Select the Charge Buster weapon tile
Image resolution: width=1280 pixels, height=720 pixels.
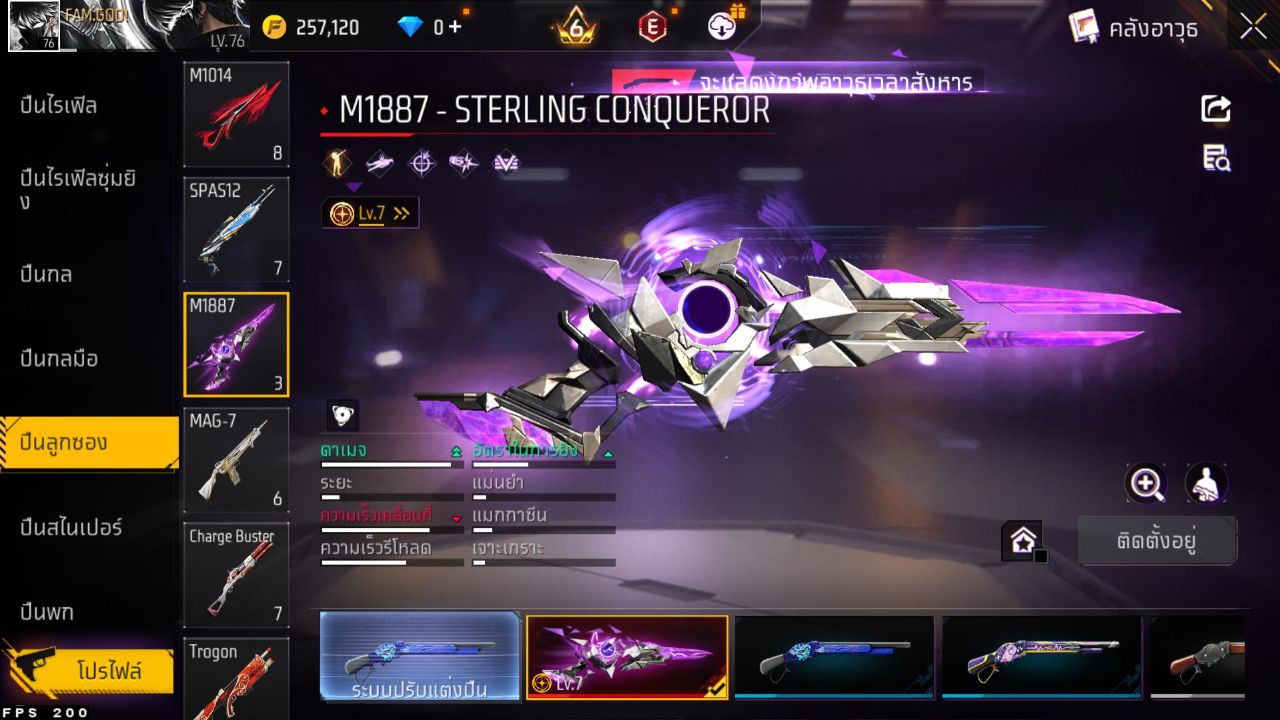click(236, 574)
